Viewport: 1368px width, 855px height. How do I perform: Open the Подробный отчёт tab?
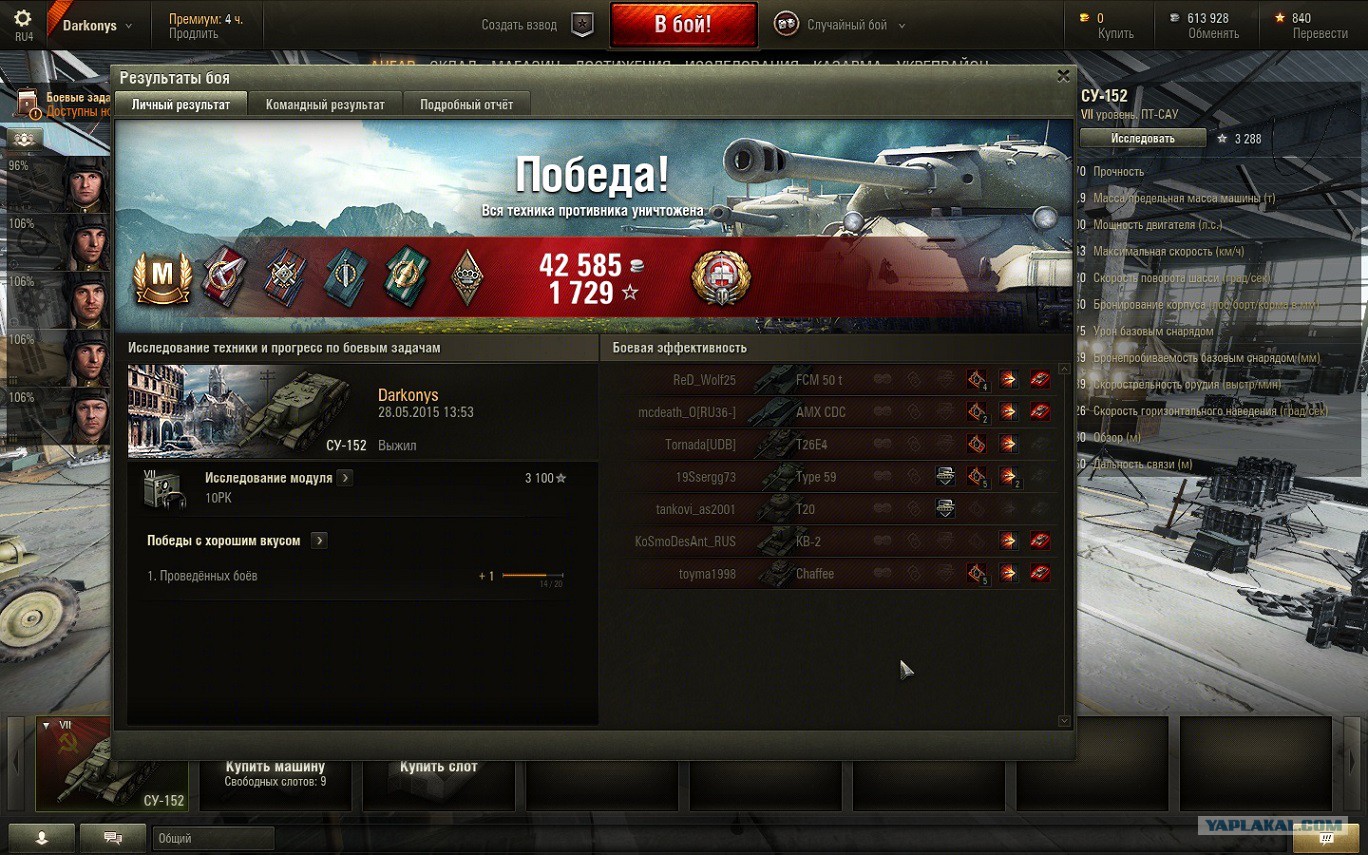point(466,104)
